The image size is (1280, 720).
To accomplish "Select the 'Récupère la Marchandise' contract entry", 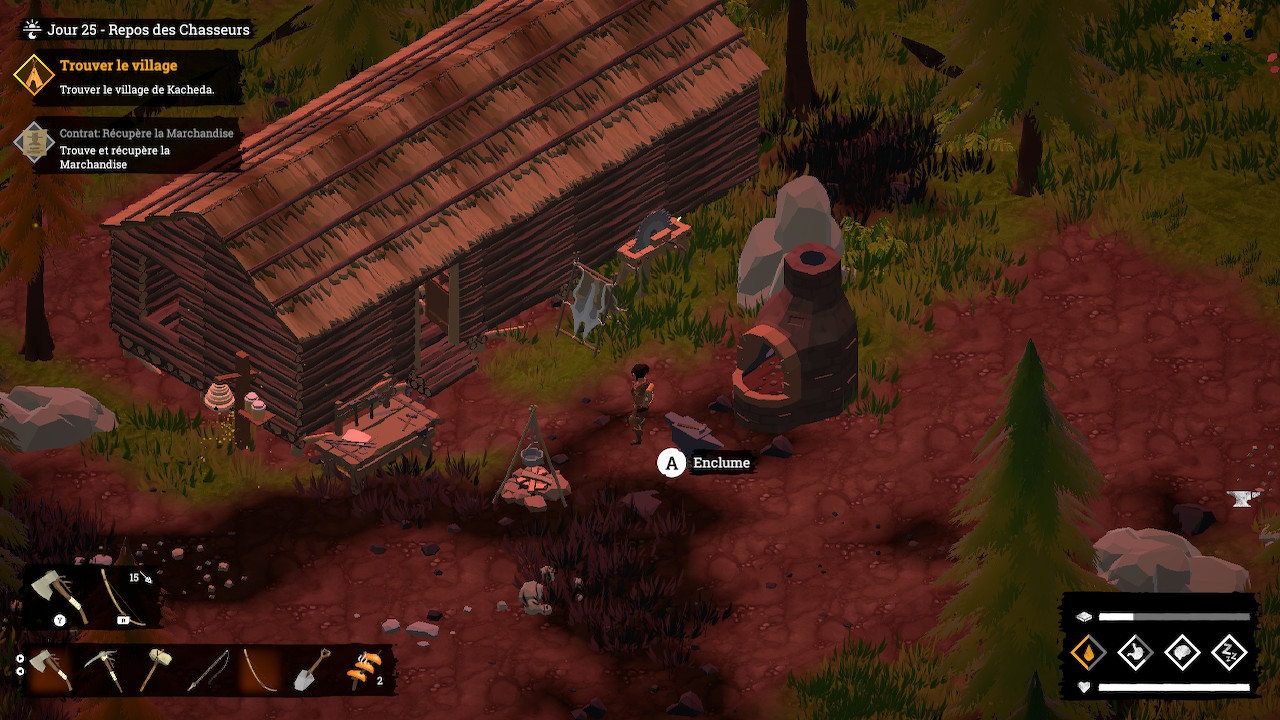I will pyautogui.click(x=146, y=133).
